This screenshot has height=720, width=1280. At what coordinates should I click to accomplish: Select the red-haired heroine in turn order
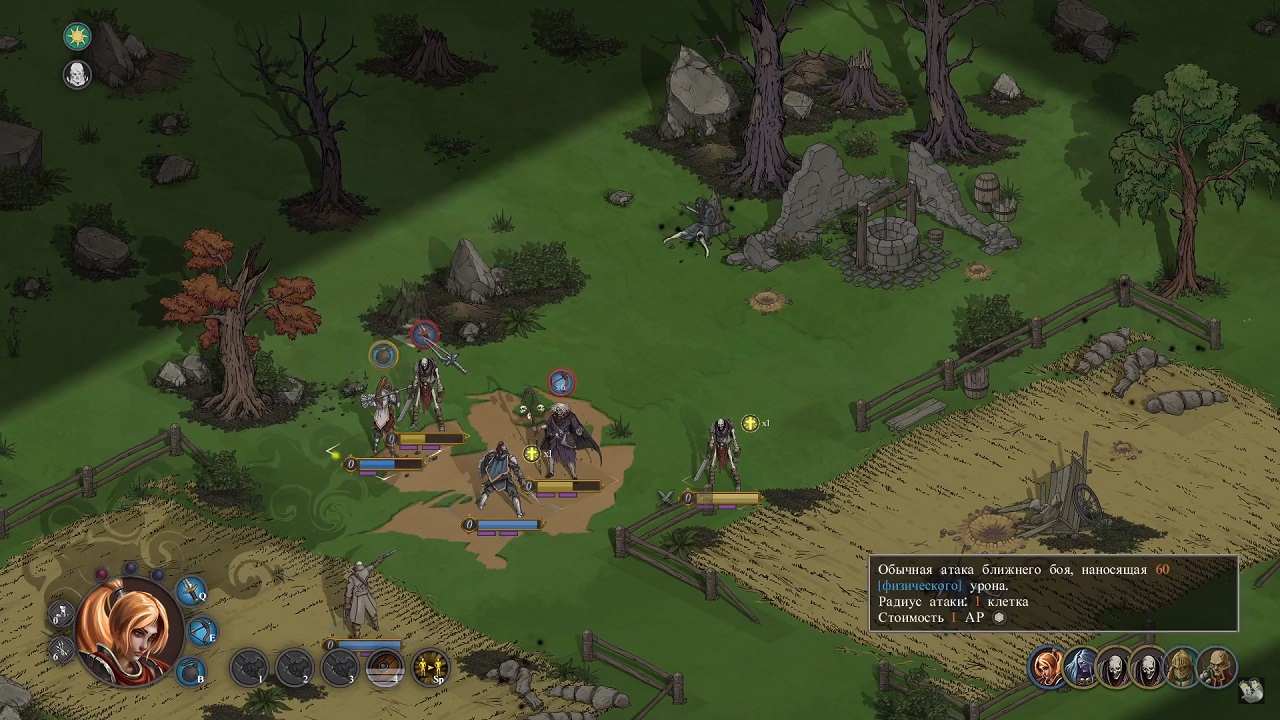(x=1049, y=667)
